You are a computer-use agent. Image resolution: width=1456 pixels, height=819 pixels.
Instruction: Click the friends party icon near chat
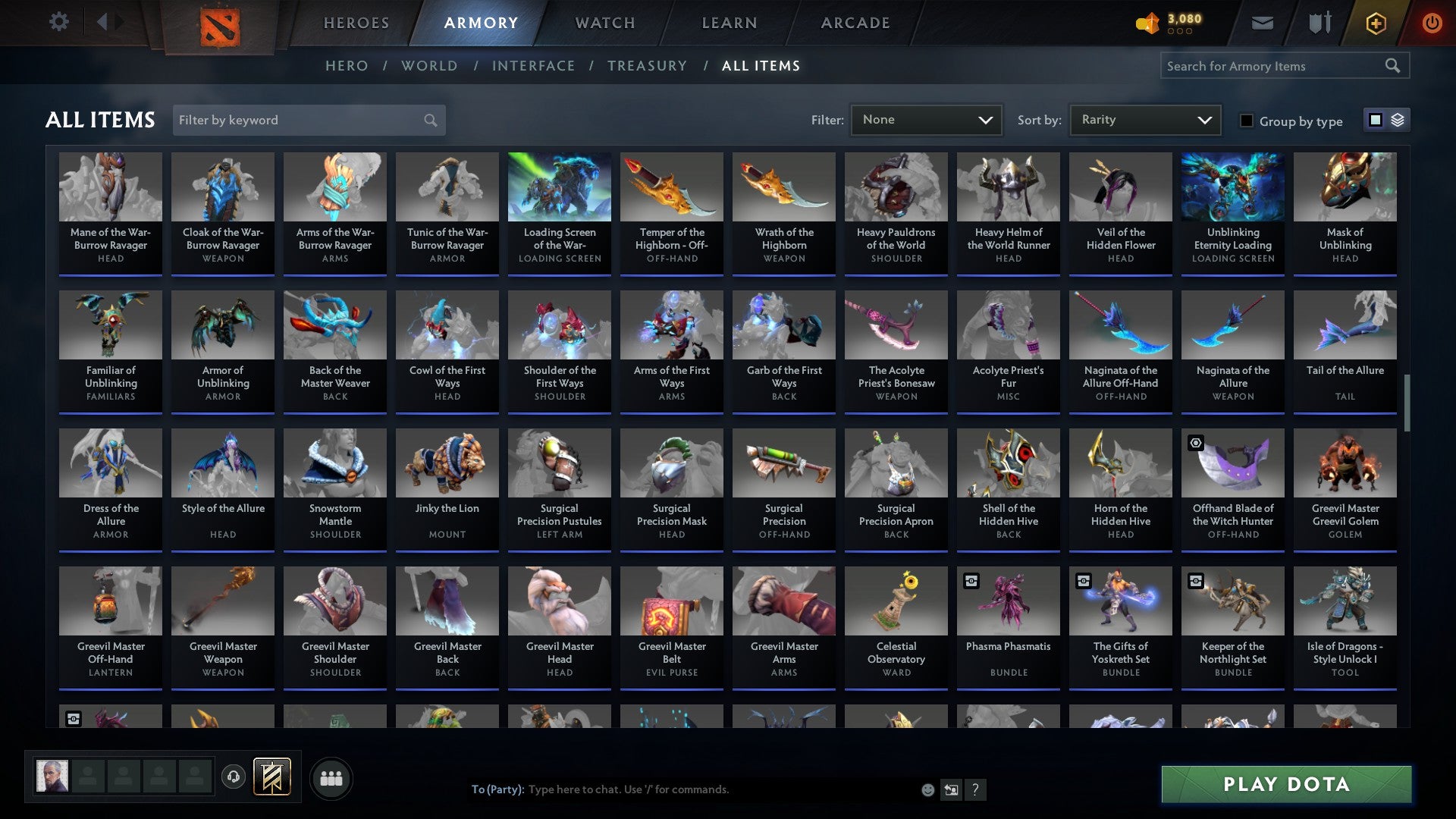tap(331, 777)
